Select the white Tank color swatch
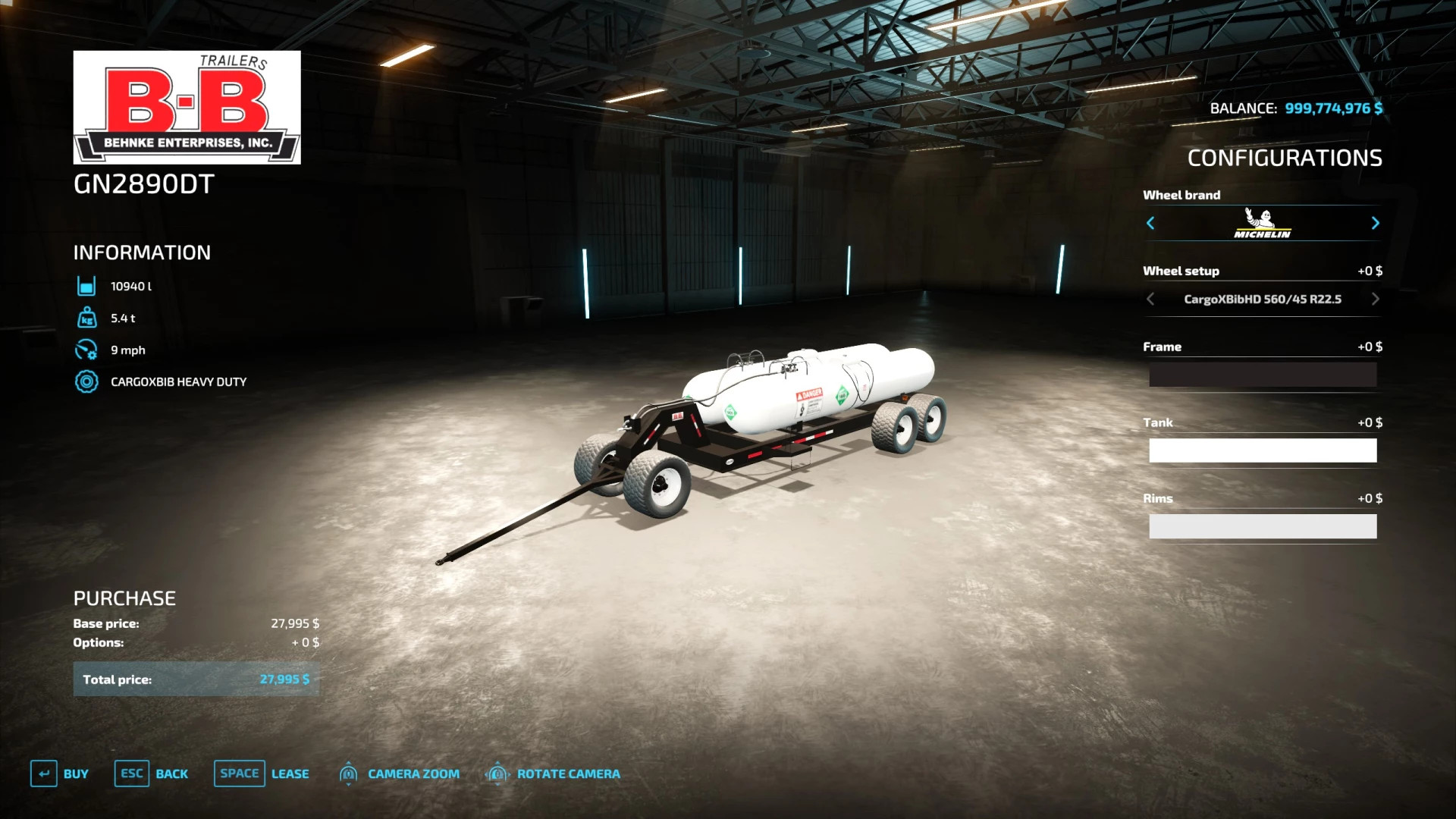The width and height of the screenshot is (1456, 819). pos(1262,450)
